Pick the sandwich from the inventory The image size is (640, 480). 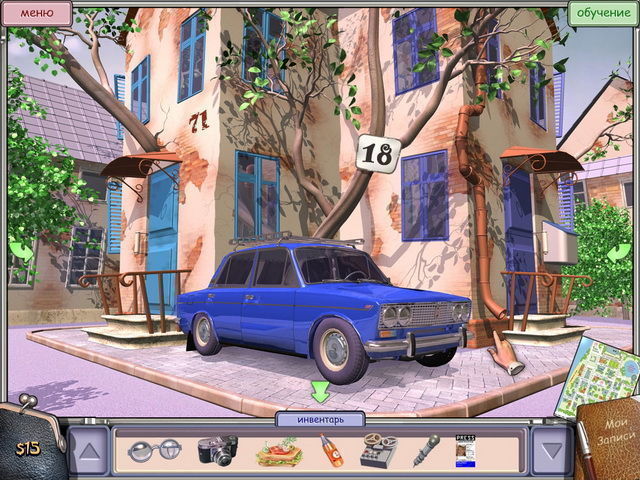coord(278,452)
